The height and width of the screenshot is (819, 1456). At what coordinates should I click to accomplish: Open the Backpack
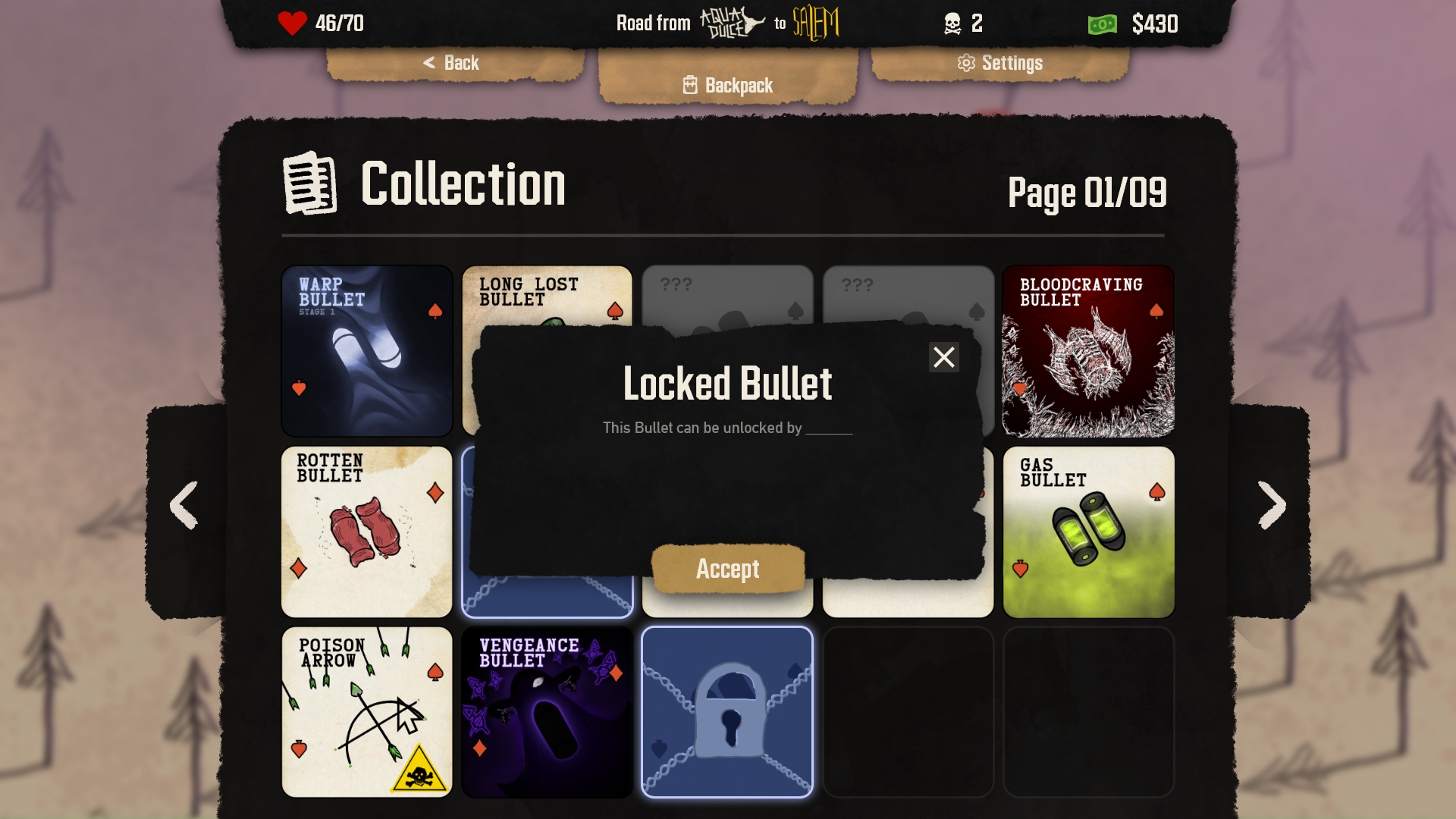tap(728, 85)
